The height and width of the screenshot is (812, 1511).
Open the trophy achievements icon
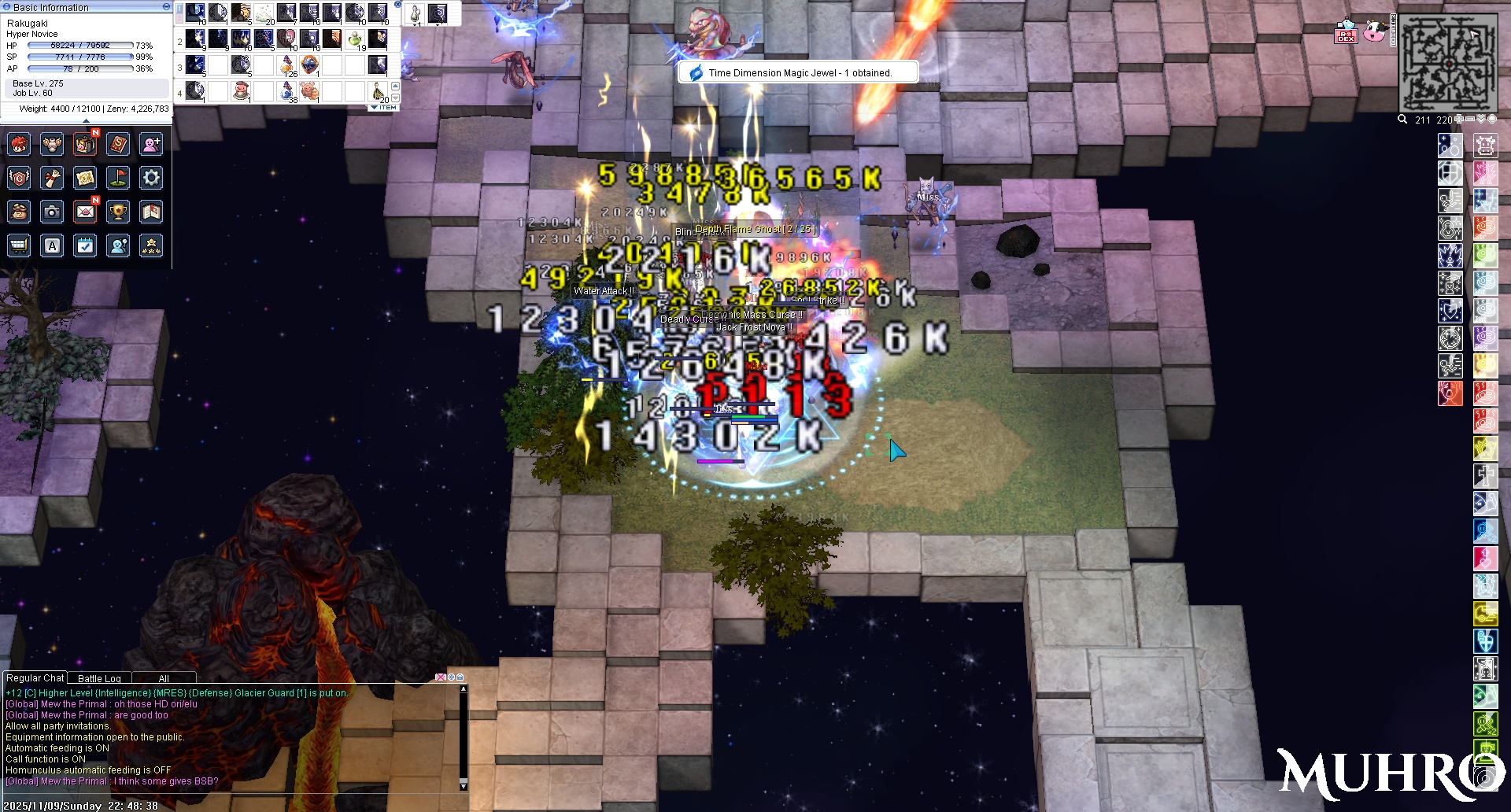(x=118, y=212)
